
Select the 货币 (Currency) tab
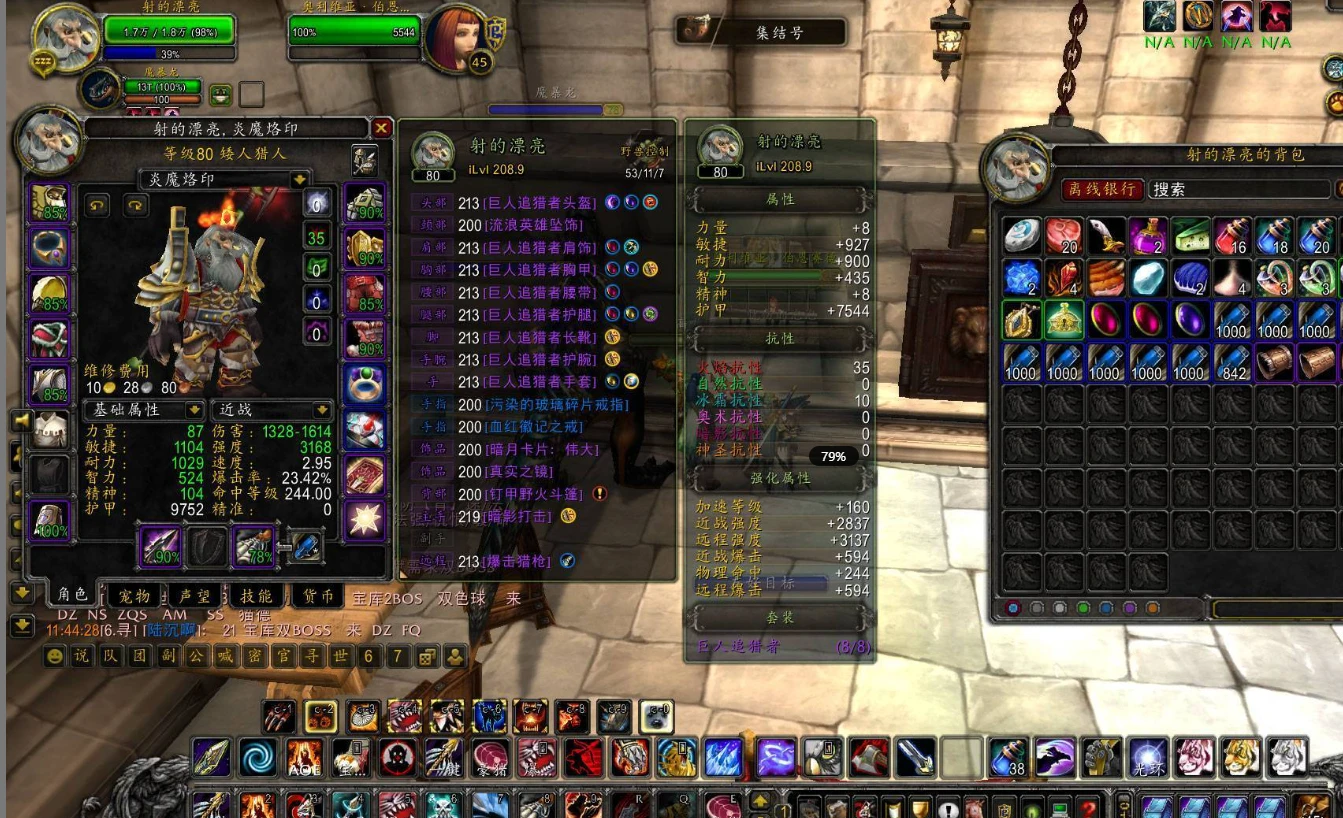click(319, 596)
